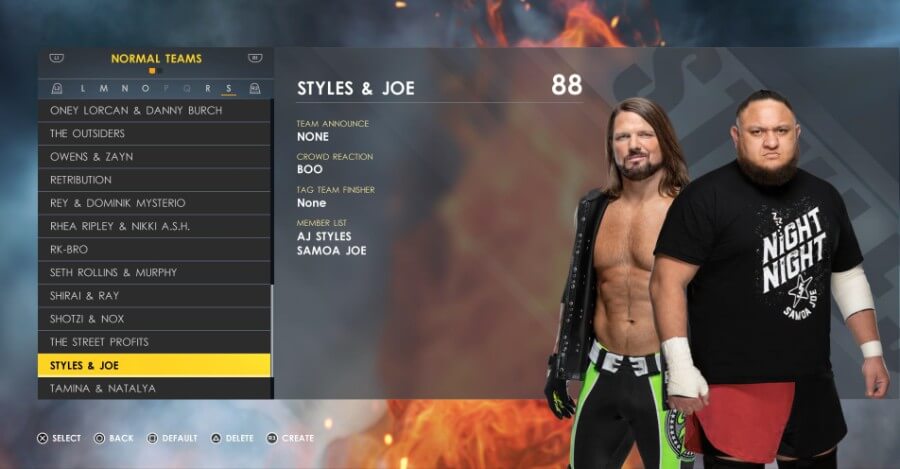Switch to the letter S filter tab
The image size is (900, 469).
pyautogui.click(x=228, y=89)
